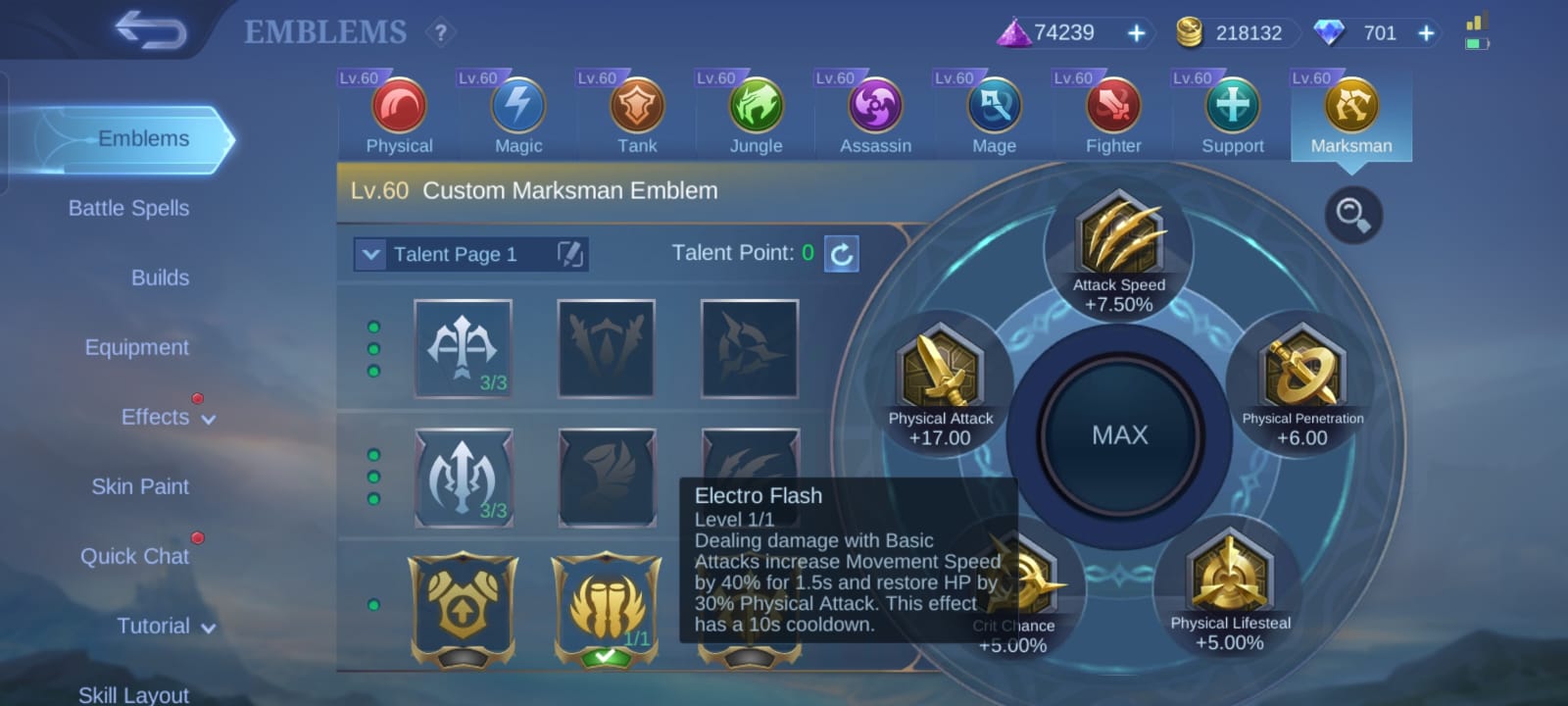Open the emblem magnifier preview icon
The image size is (1568, 706).
(x=1353, y=216)
